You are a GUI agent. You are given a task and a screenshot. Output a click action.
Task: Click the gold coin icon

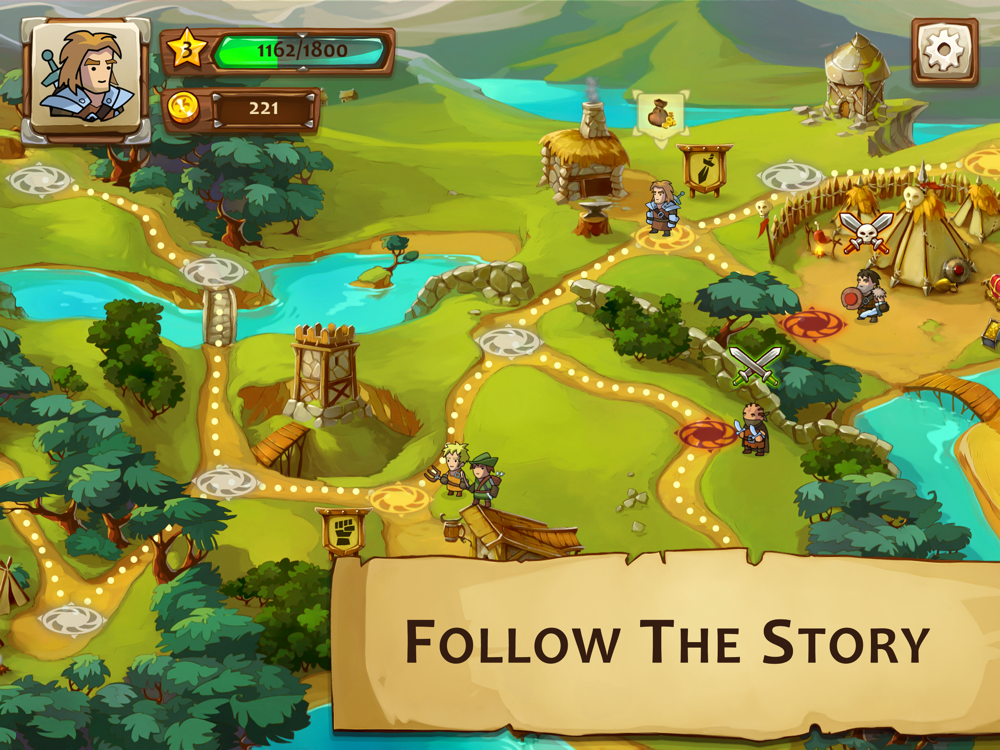(183, 108)
